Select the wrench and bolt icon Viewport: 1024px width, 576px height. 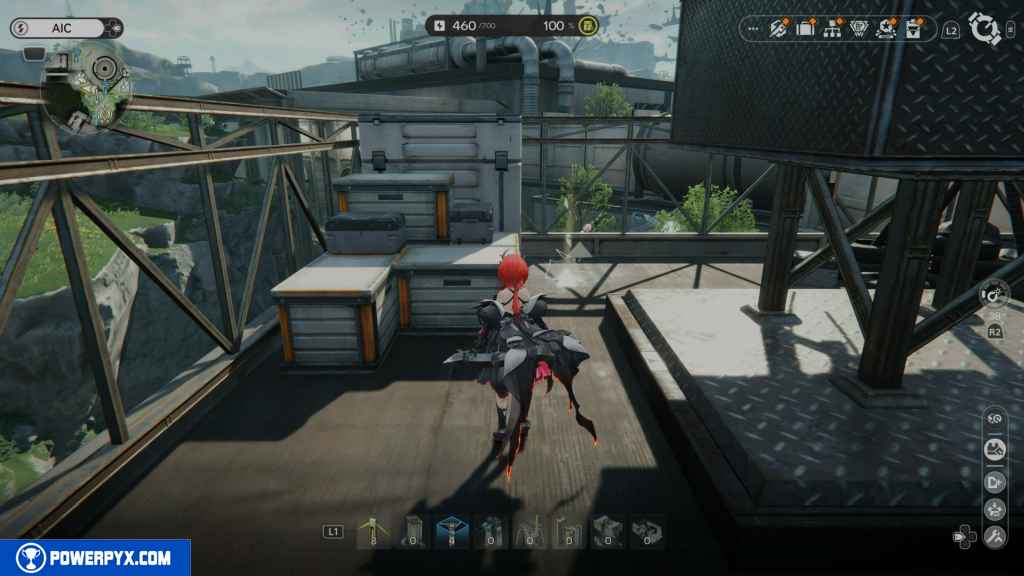(780, 28)
